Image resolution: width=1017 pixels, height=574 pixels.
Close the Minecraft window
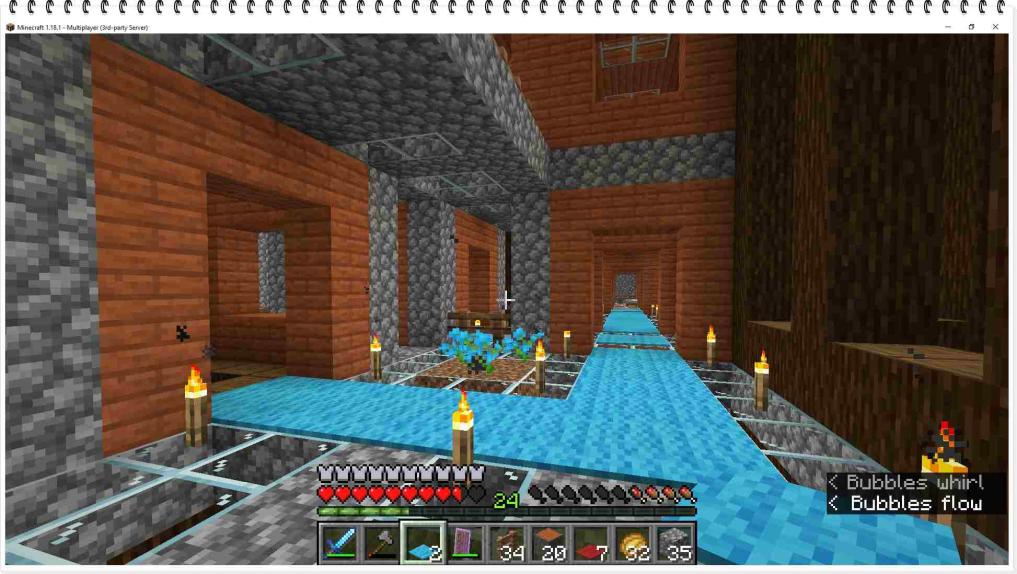pyautogui.click(x=995, y=27)
